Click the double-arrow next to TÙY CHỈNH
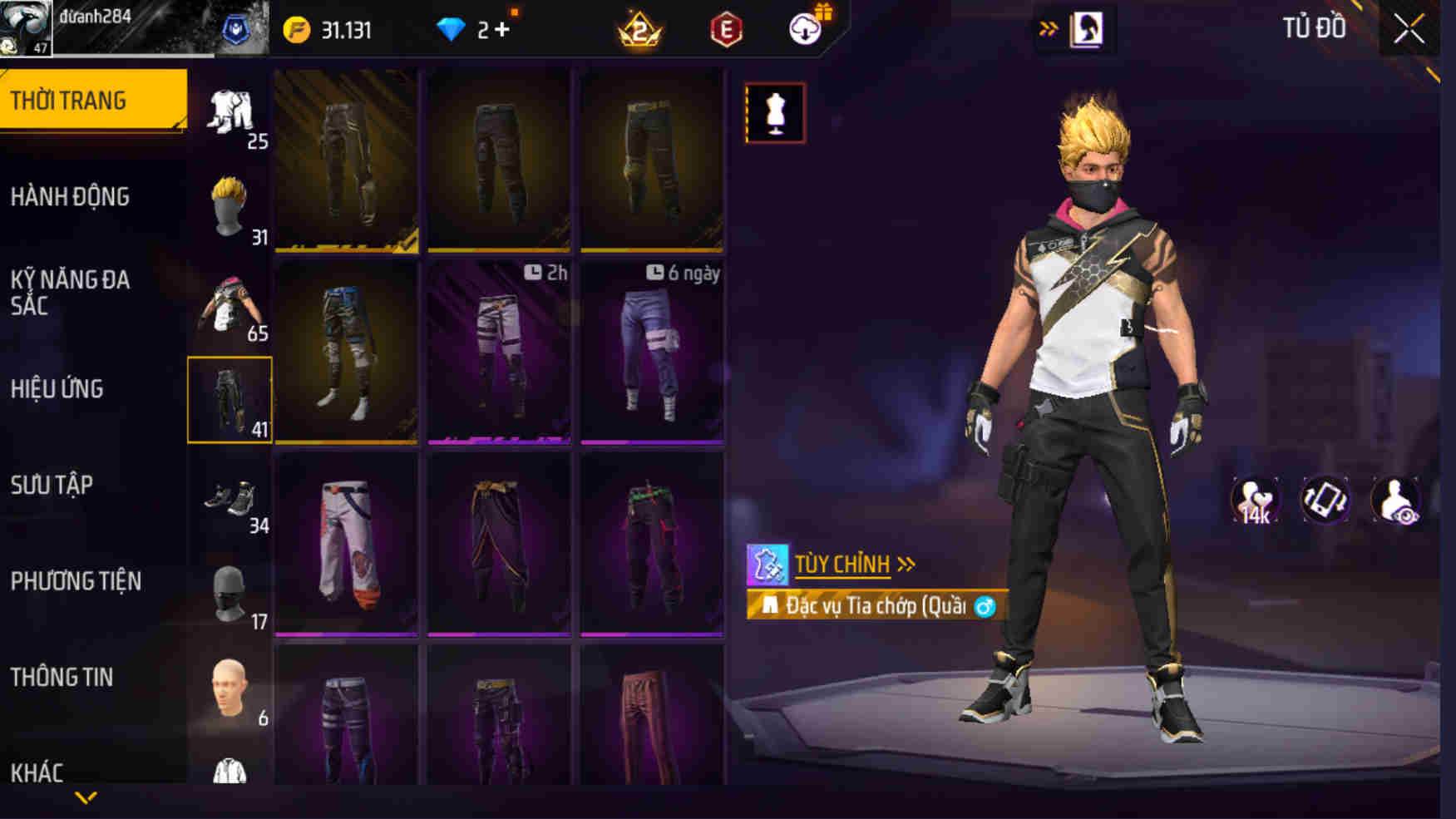This screenshot has width=1456, height=819. tap(906, 563)
